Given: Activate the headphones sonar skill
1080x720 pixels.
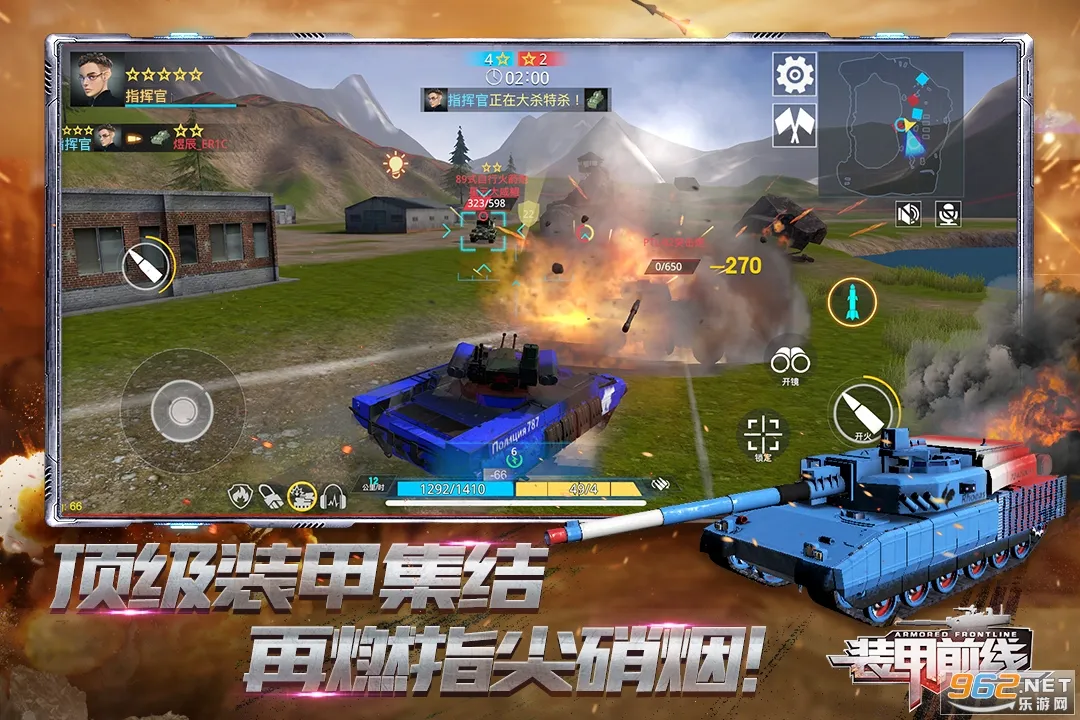Looking at the screenshot, I should [x=333, y=495].
